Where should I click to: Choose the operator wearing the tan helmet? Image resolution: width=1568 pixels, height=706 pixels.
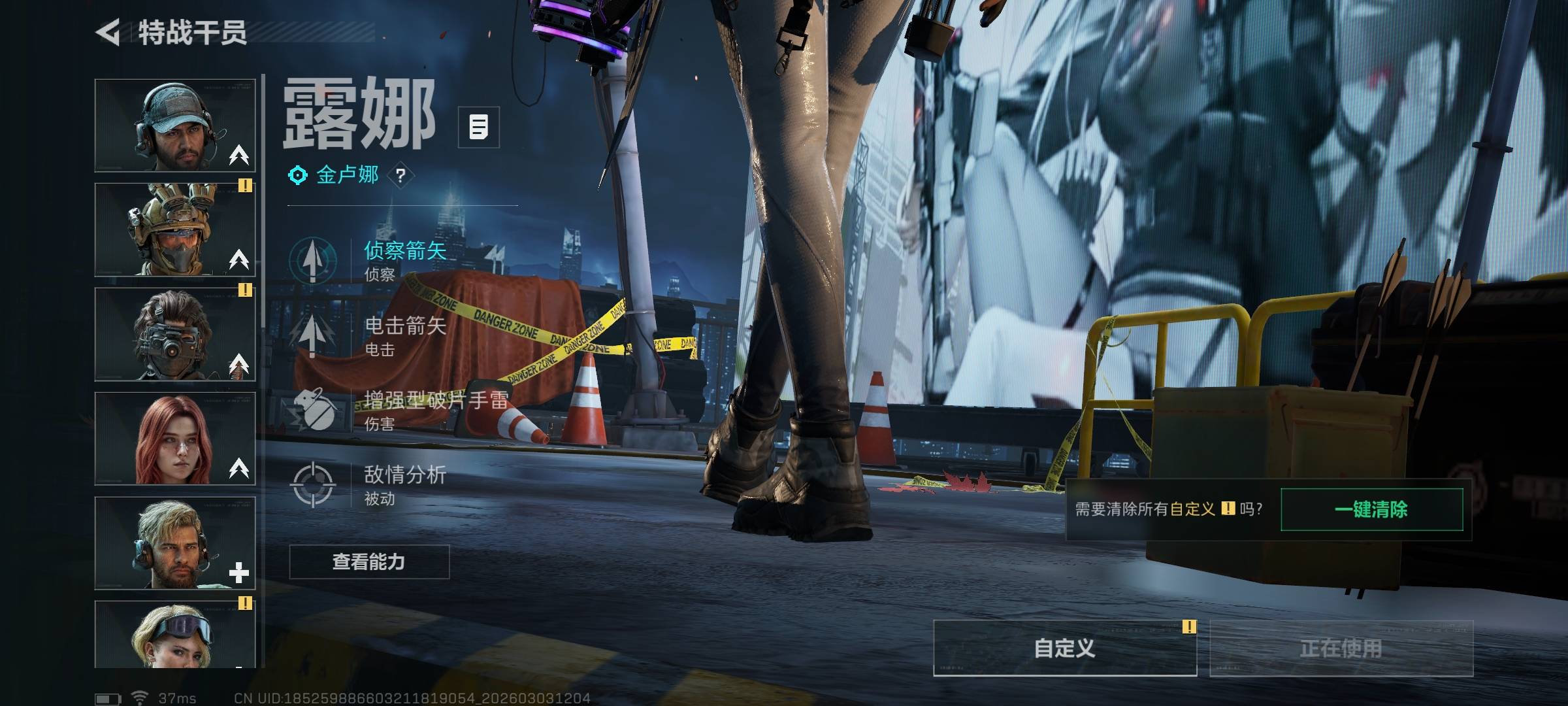click(175, 229)
